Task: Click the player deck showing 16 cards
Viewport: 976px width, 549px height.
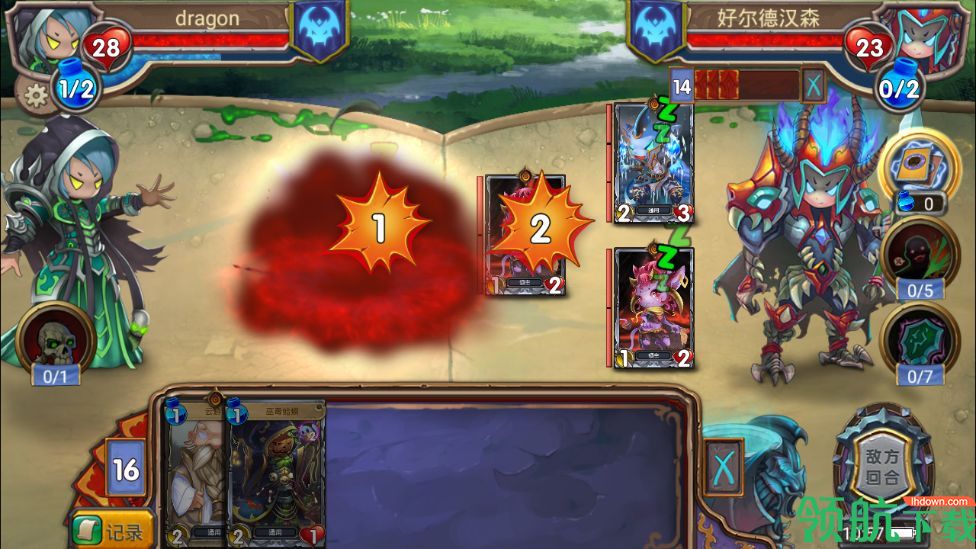Action: point(127,468)
